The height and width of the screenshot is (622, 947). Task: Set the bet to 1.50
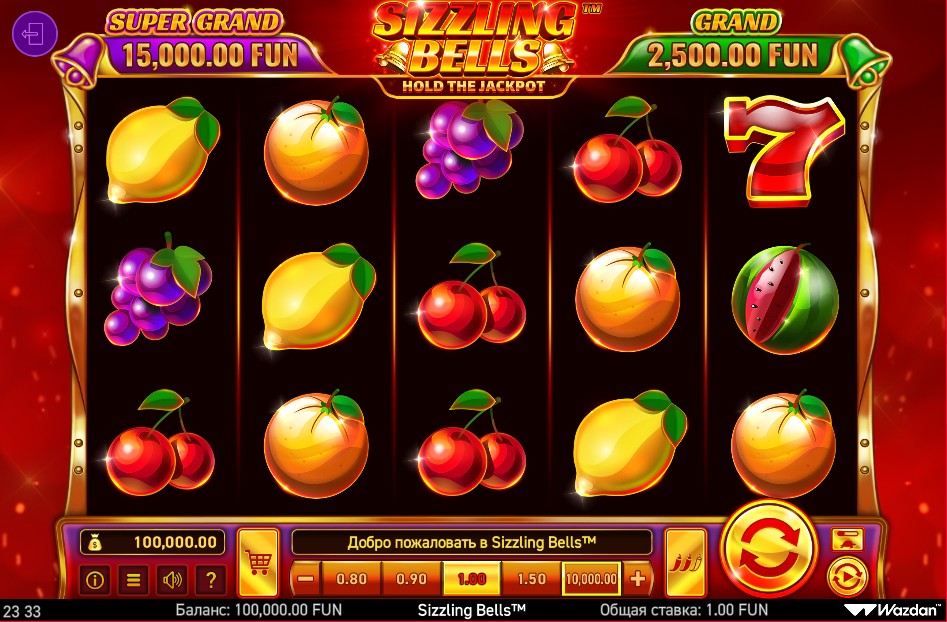point(532,578)
